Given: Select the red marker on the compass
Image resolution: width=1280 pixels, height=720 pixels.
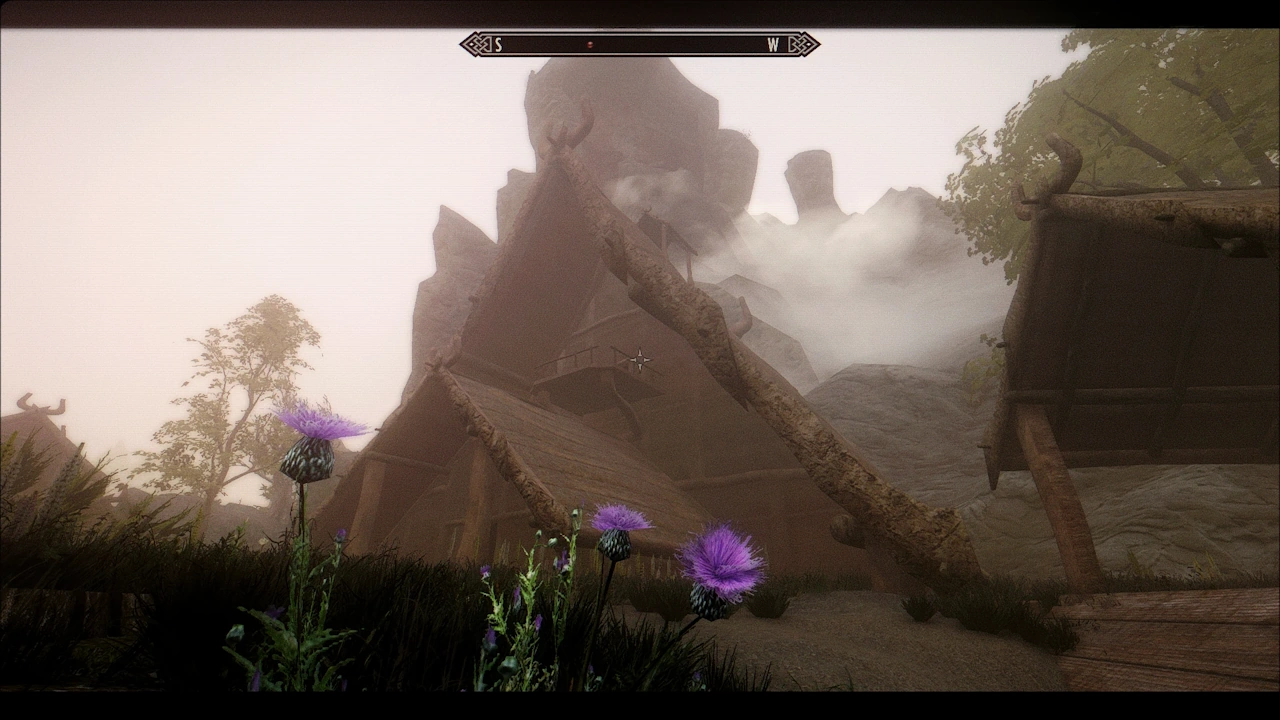Looking at the screenshot, I should point(590,44).
